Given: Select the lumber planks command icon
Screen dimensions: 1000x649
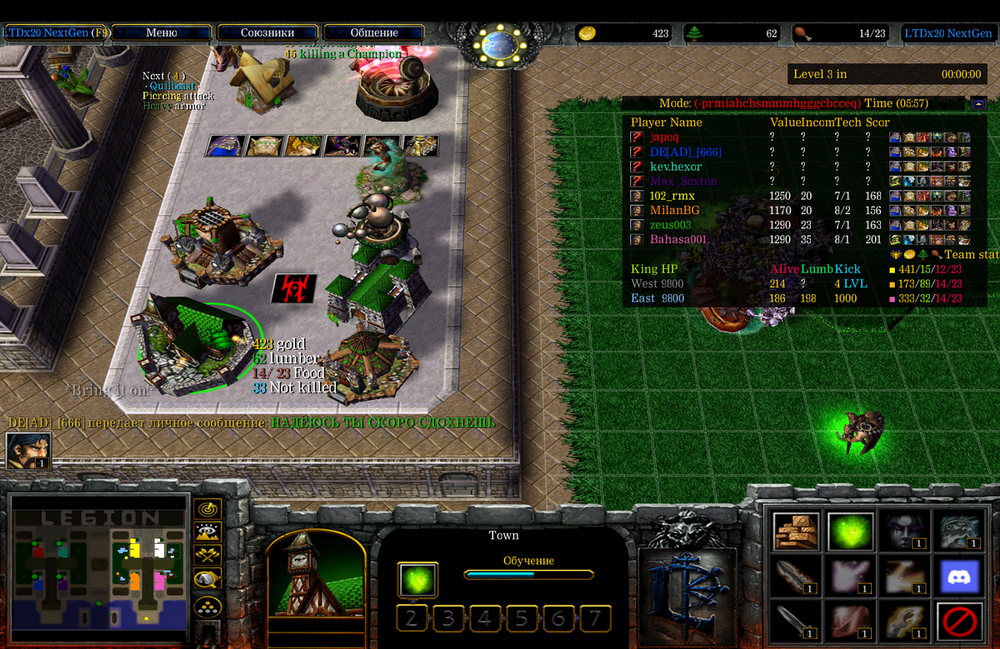Looking at the screenshot, I should pyautogui.click(x=797, y=531).
